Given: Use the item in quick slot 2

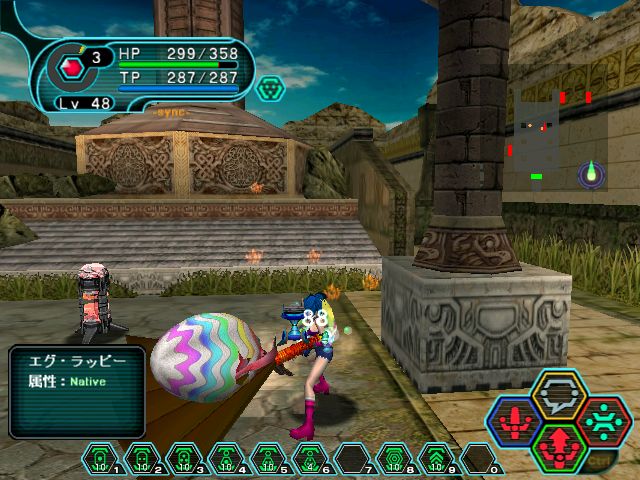Looking at the screenshot, I should 141,459.
